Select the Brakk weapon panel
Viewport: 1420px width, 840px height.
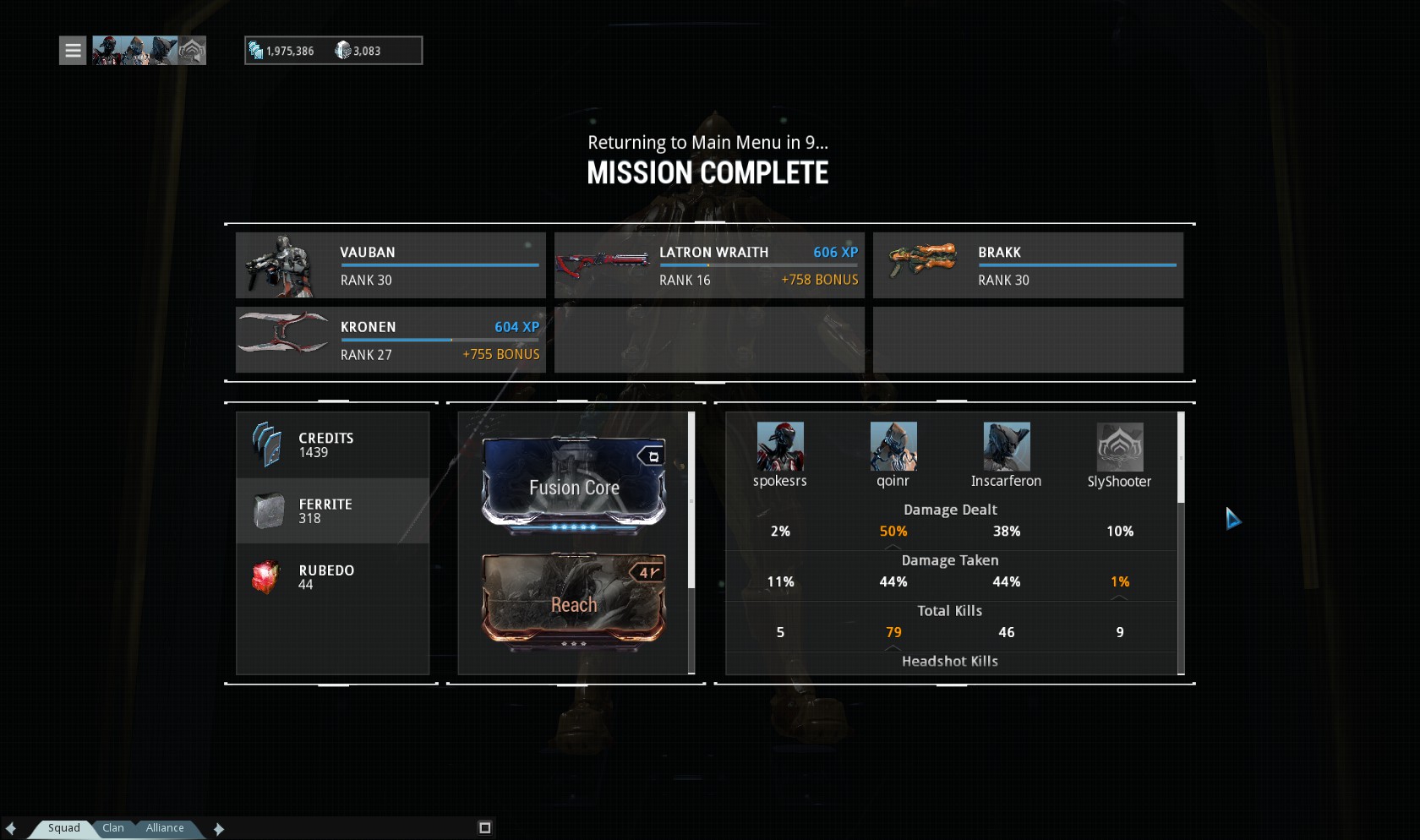(x=1028, y=265)
